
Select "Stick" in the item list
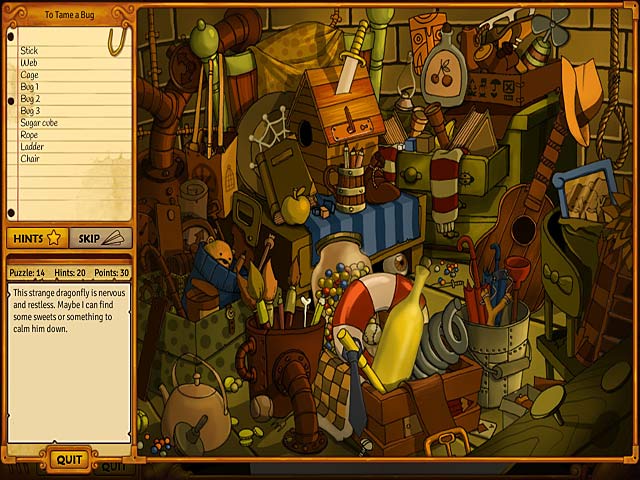[29, 50]
